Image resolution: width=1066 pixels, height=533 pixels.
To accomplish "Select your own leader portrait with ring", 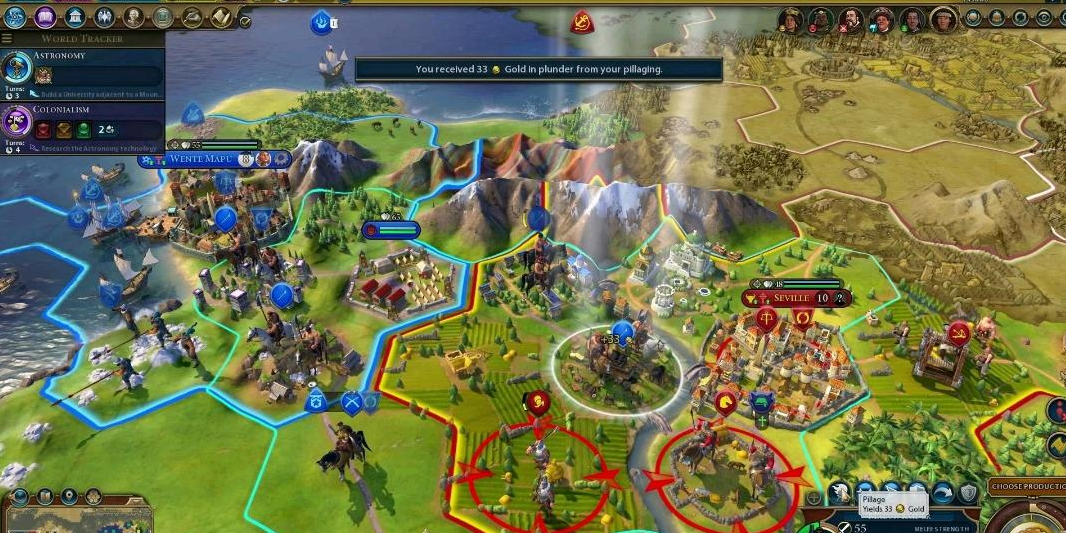I will 942,18.
